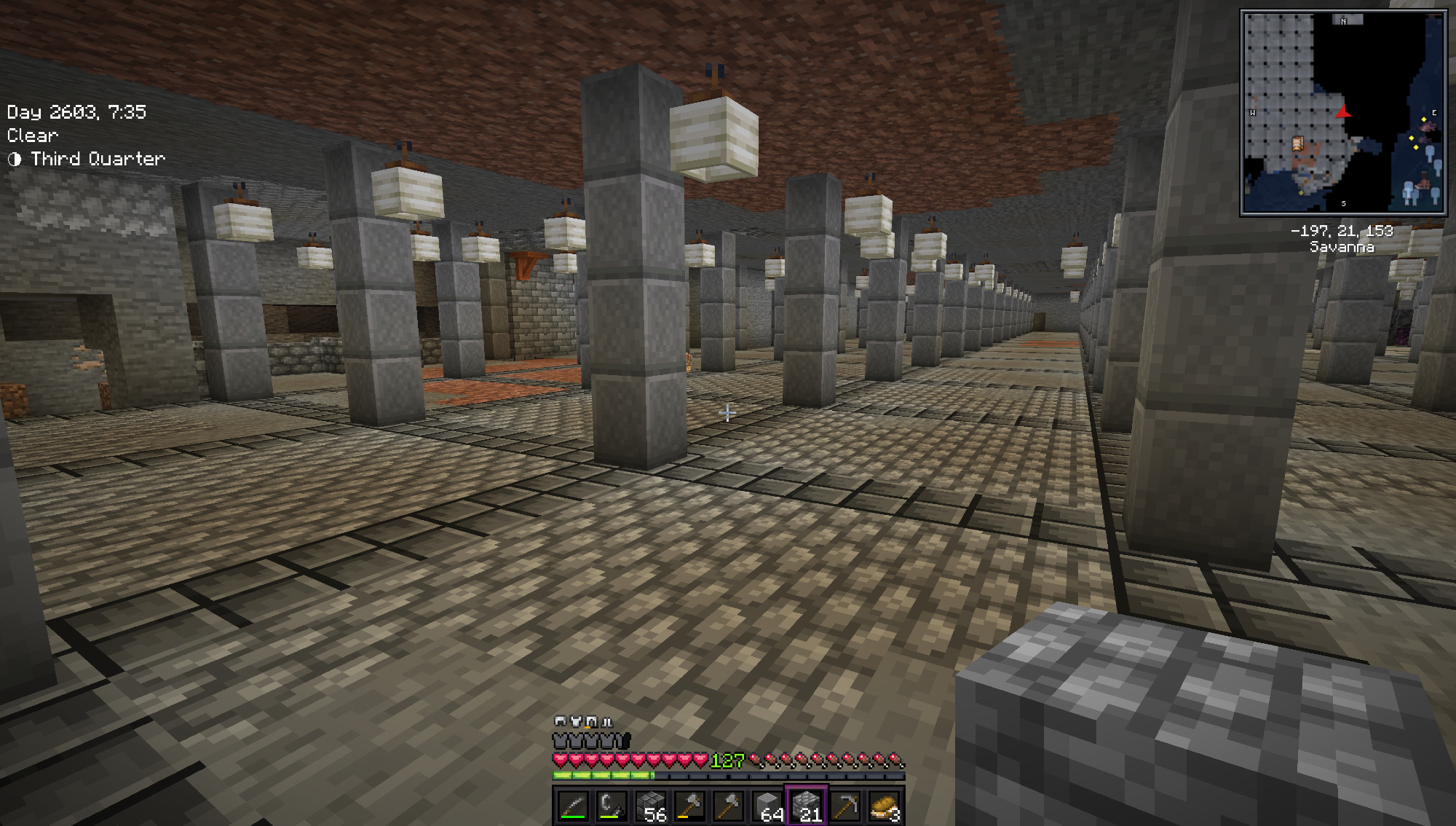Select the sword in the first hotbar slot
Image resolution: width=1456 pixels, height=826 pixels.
point(572,806)
